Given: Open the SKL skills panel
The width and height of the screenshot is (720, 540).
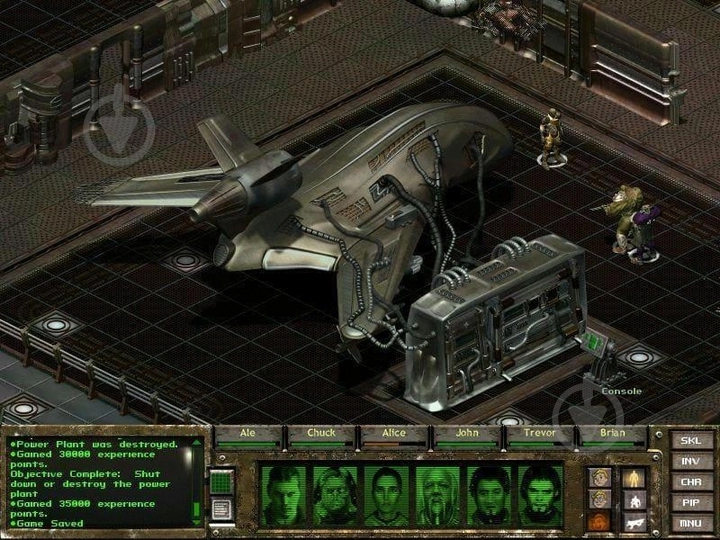Looking at the screenshot, I should [690, 439].
